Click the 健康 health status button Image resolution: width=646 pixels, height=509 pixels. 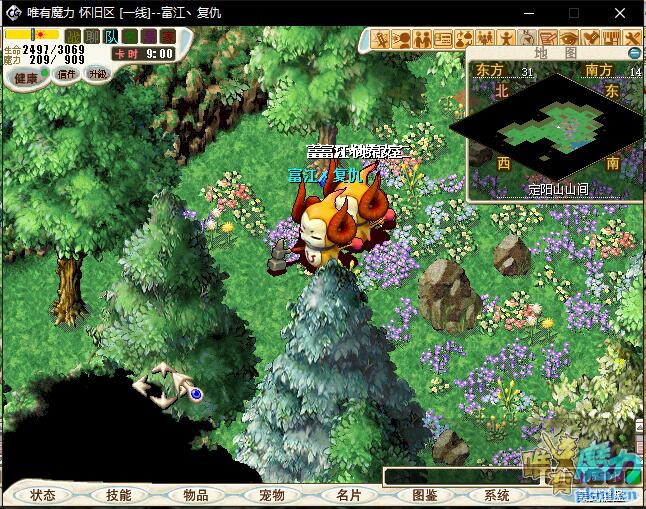pos(26,77)
